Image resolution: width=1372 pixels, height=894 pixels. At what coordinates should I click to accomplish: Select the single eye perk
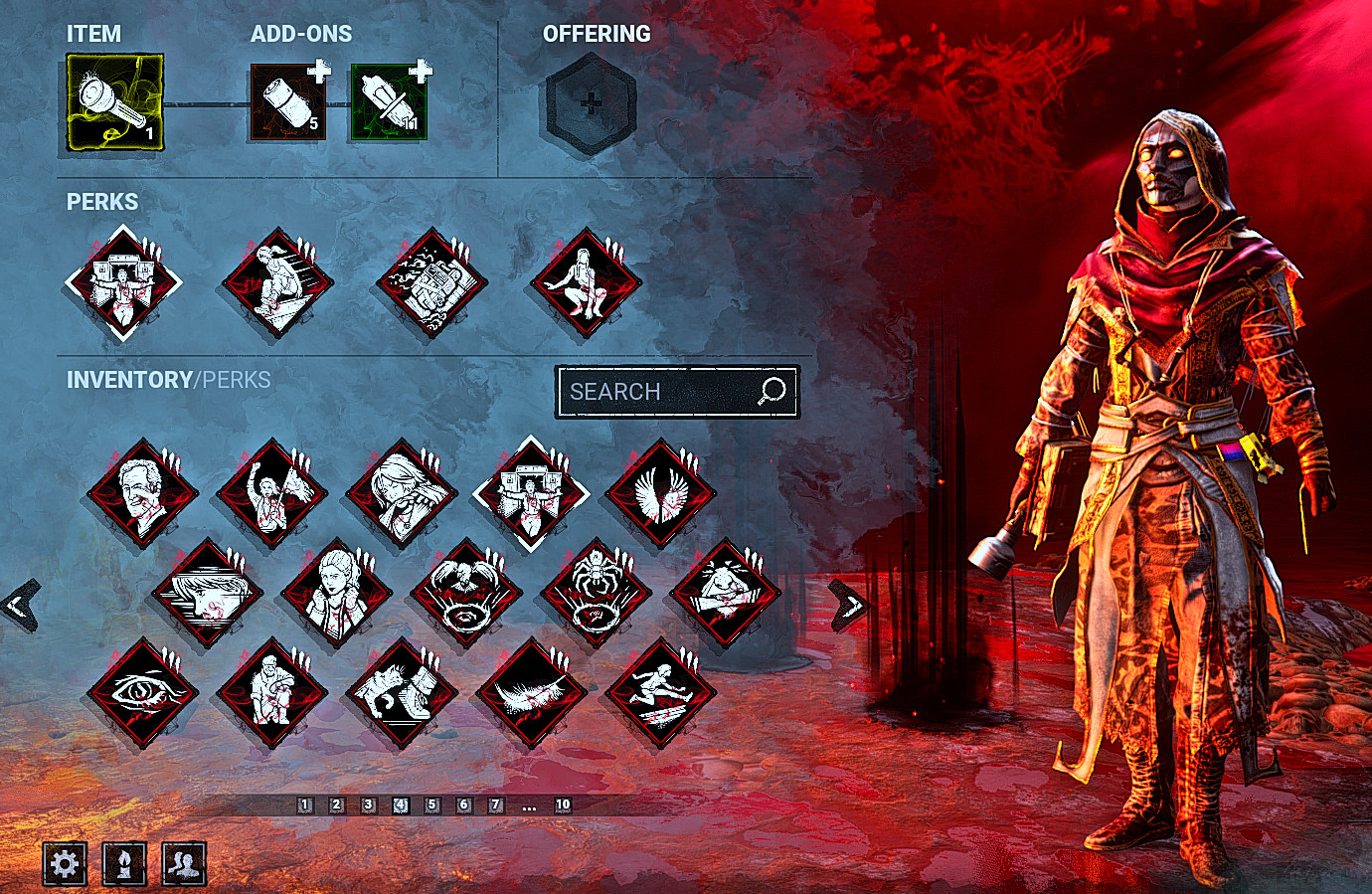(142, 693)
